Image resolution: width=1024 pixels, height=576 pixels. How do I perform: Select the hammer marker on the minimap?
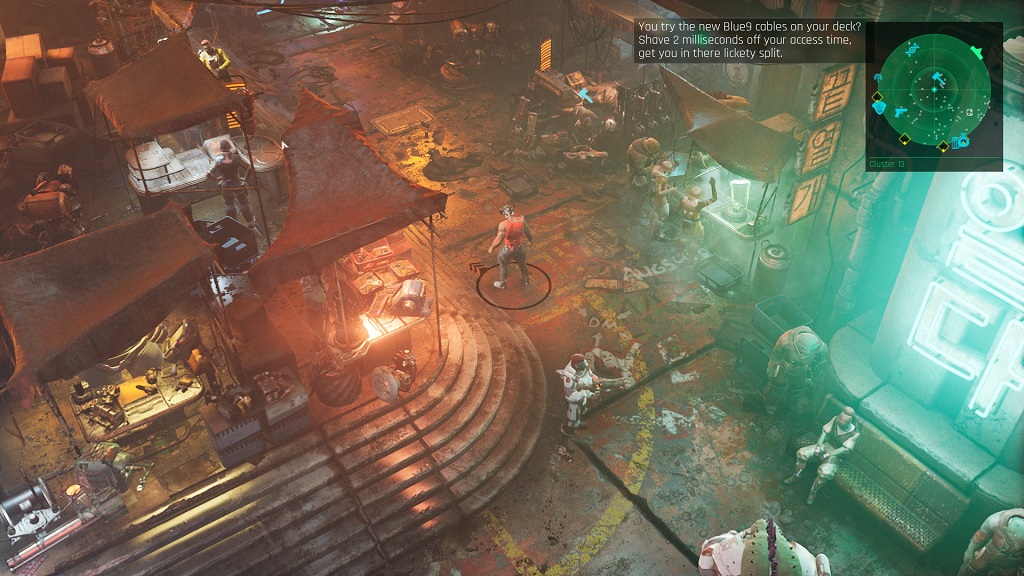pos(939,78)
